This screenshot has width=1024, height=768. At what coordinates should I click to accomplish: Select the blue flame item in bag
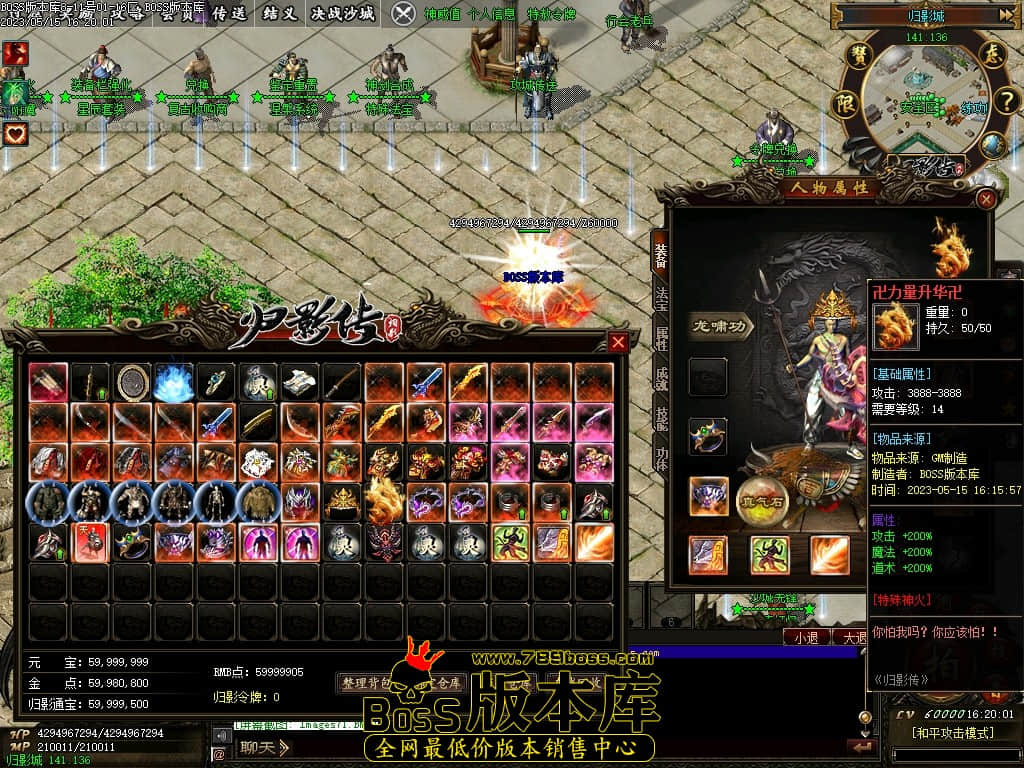tap(174, 382)
